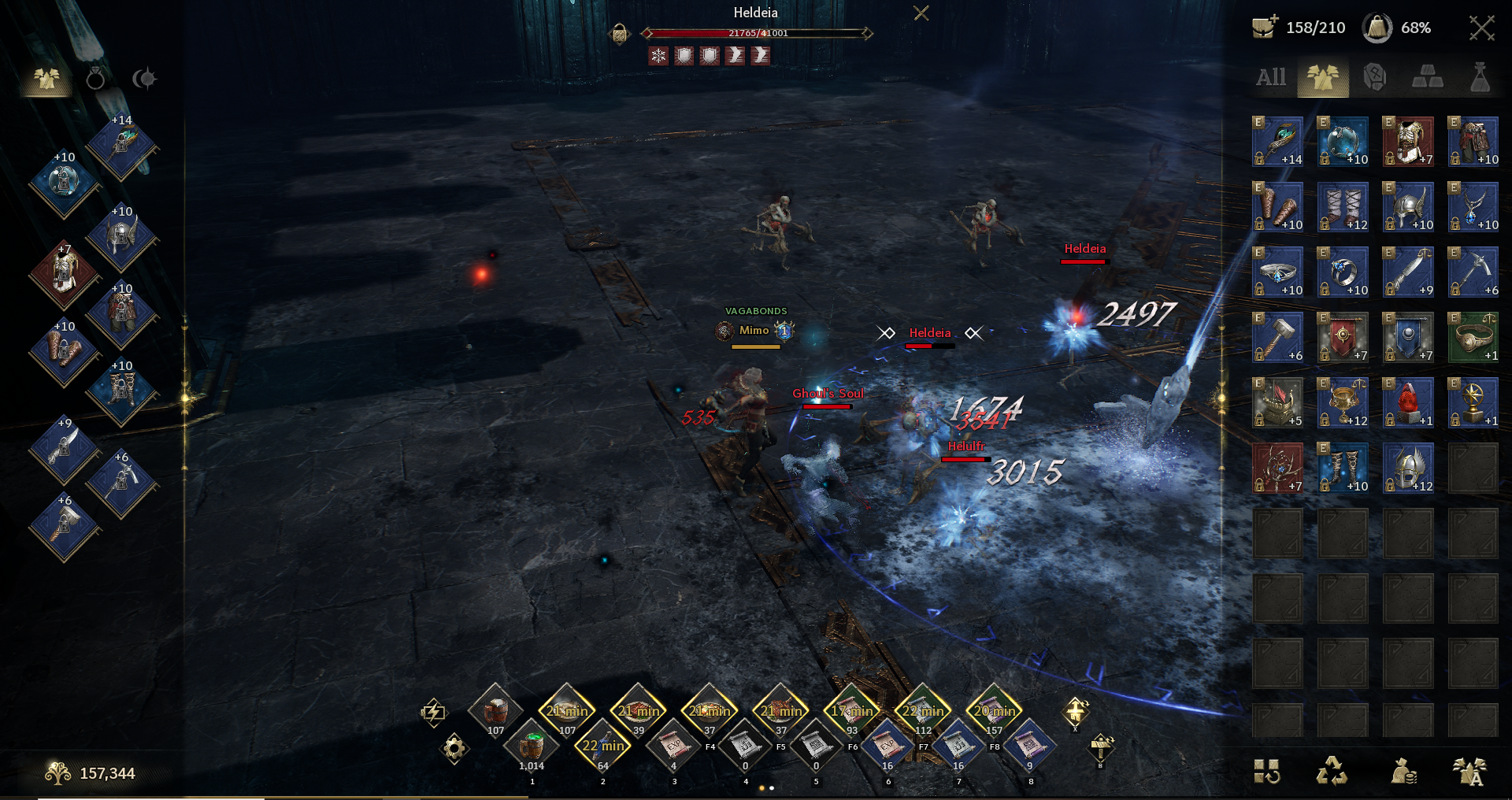
Task: Switch to the All items tab
Action: (1270, 77)
